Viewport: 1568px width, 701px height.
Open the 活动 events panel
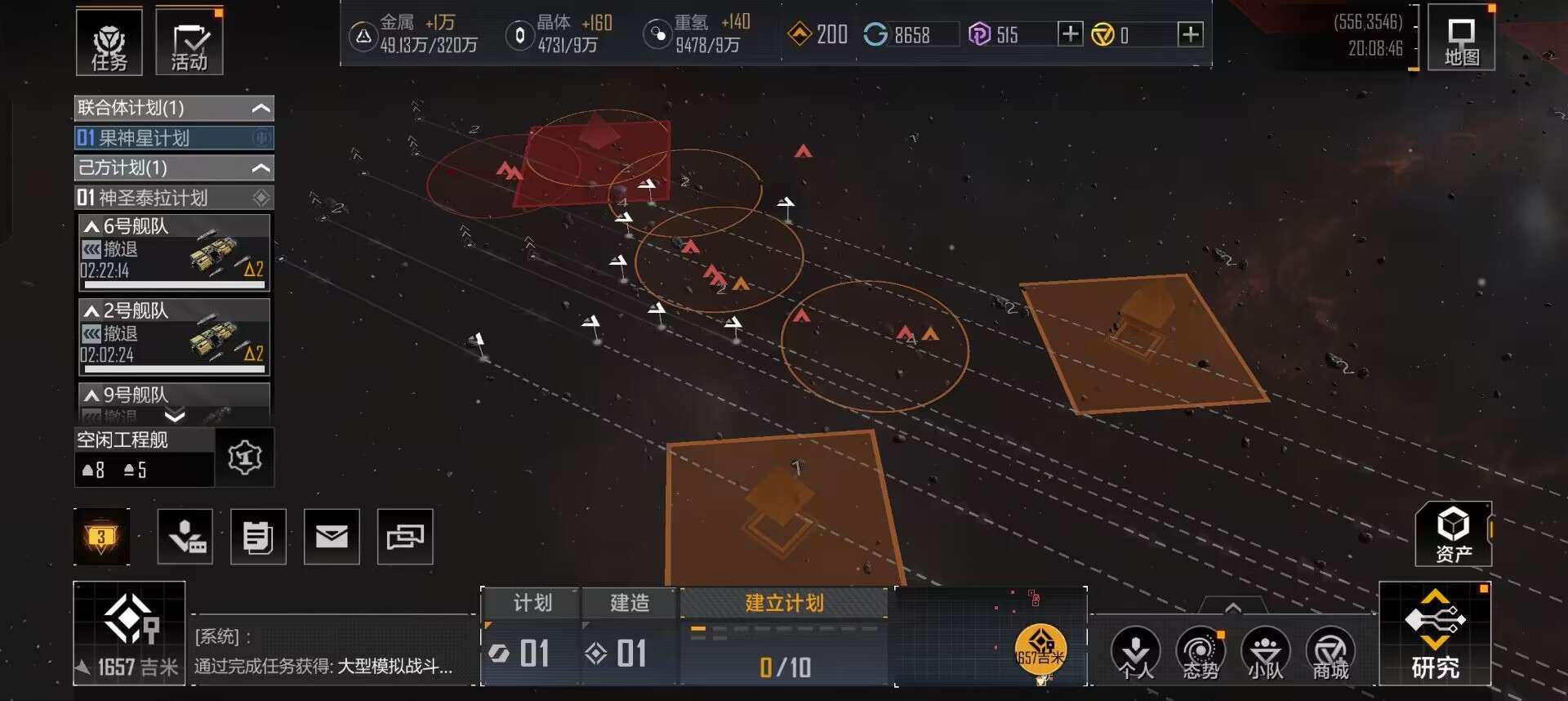pos(189,42)
